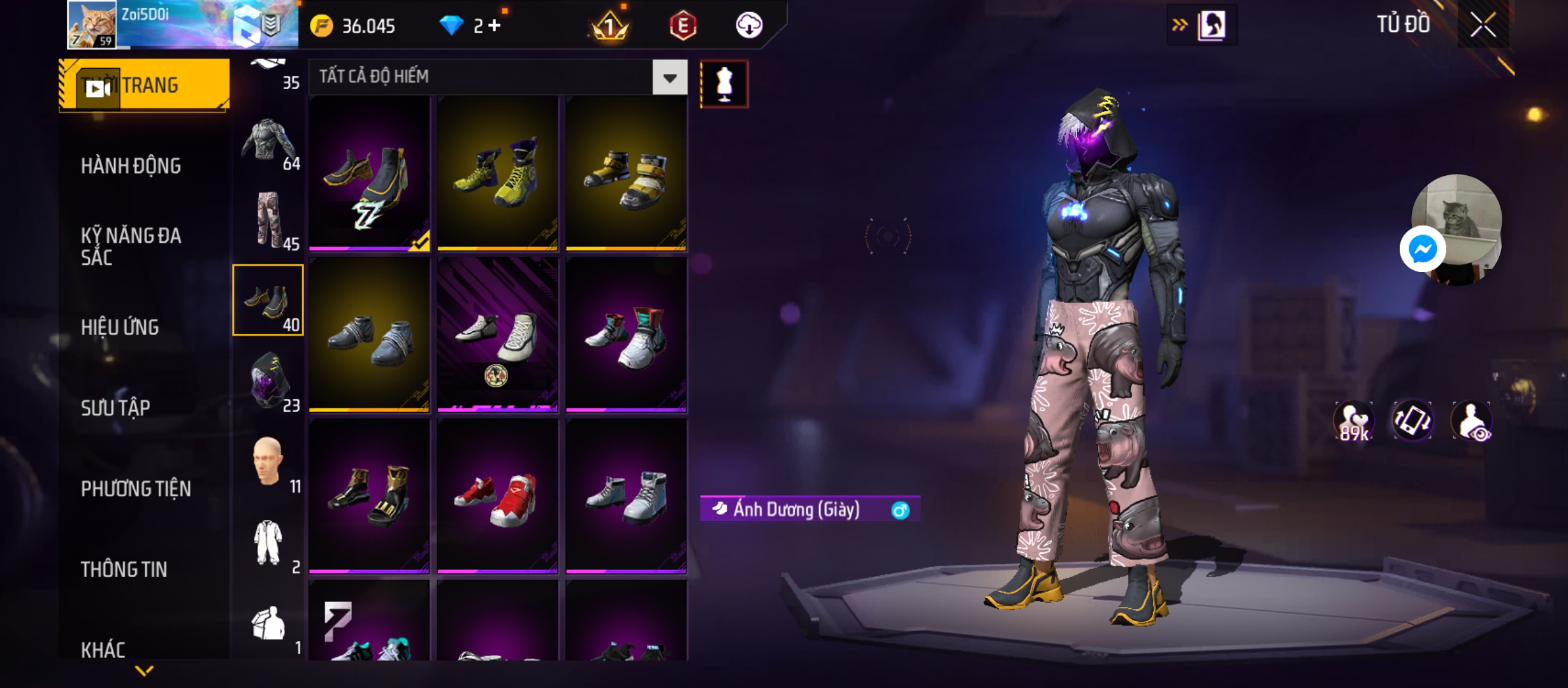Close the wardrobe screen with X

(1483, 25)
